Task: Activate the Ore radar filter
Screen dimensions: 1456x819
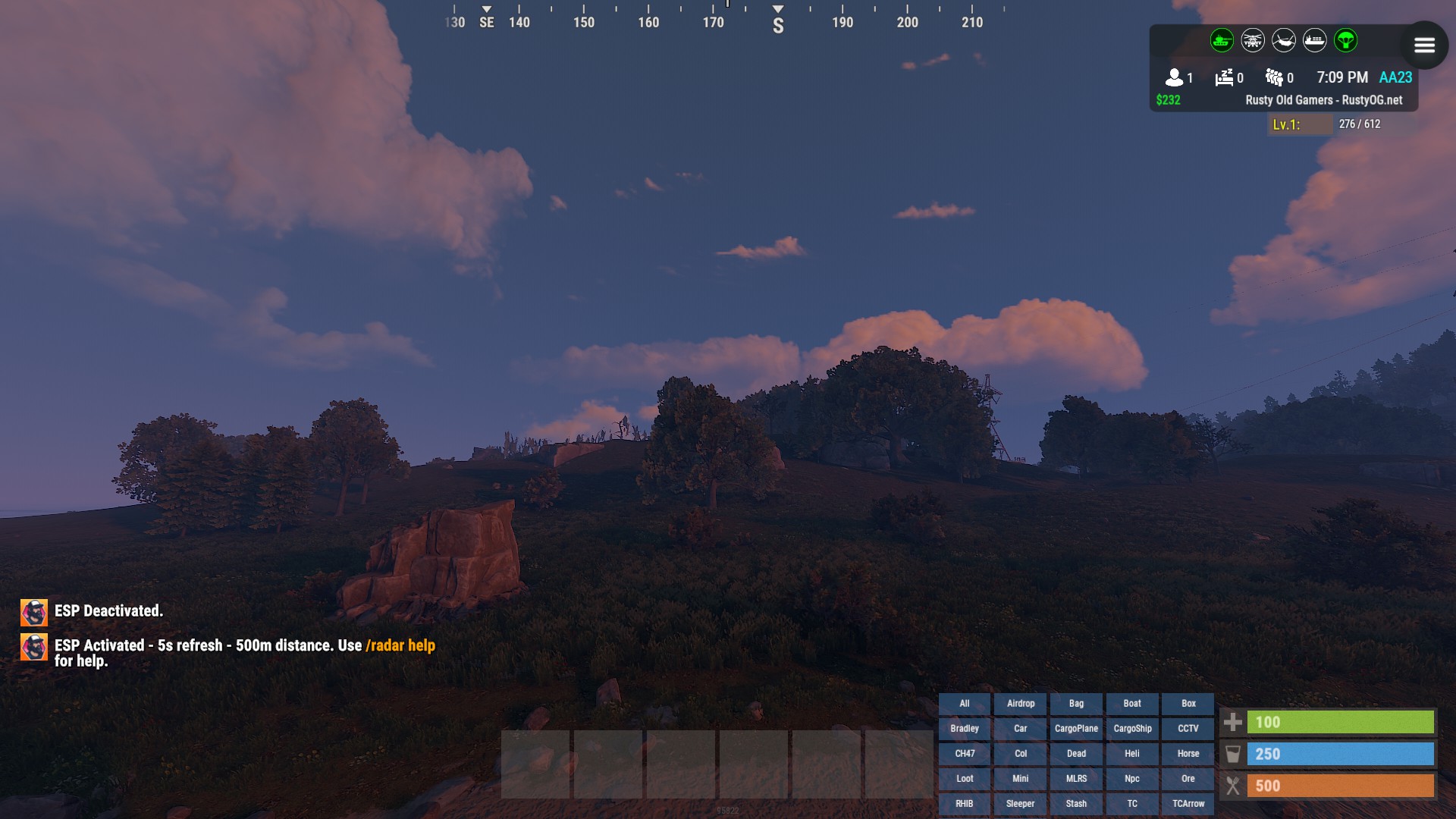Action: (1188, 779)
